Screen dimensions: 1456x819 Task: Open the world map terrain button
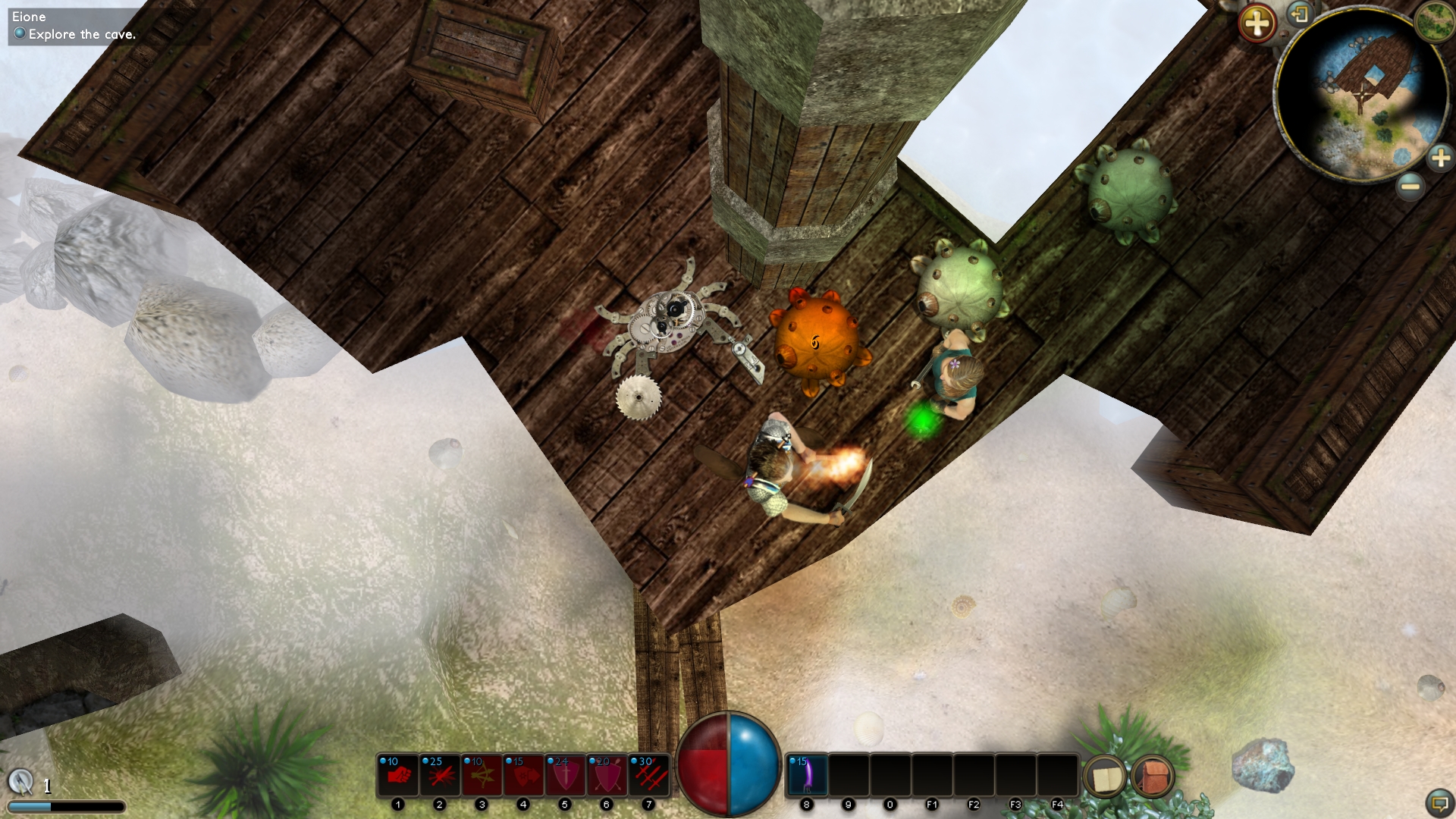[x=1434, y=20]
